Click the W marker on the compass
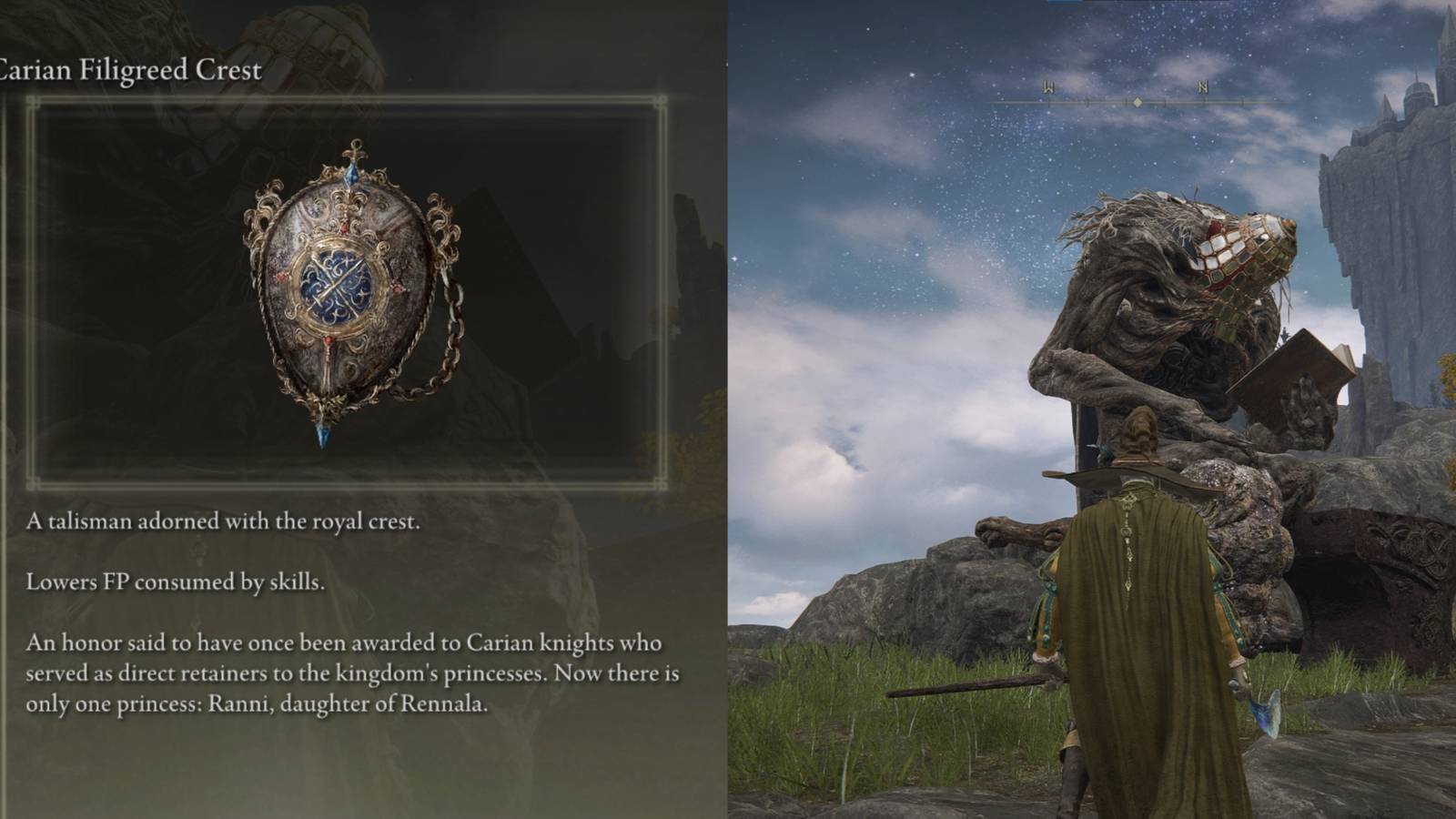This screenshot has height=819, width=1456. [x=1049, y=87]
